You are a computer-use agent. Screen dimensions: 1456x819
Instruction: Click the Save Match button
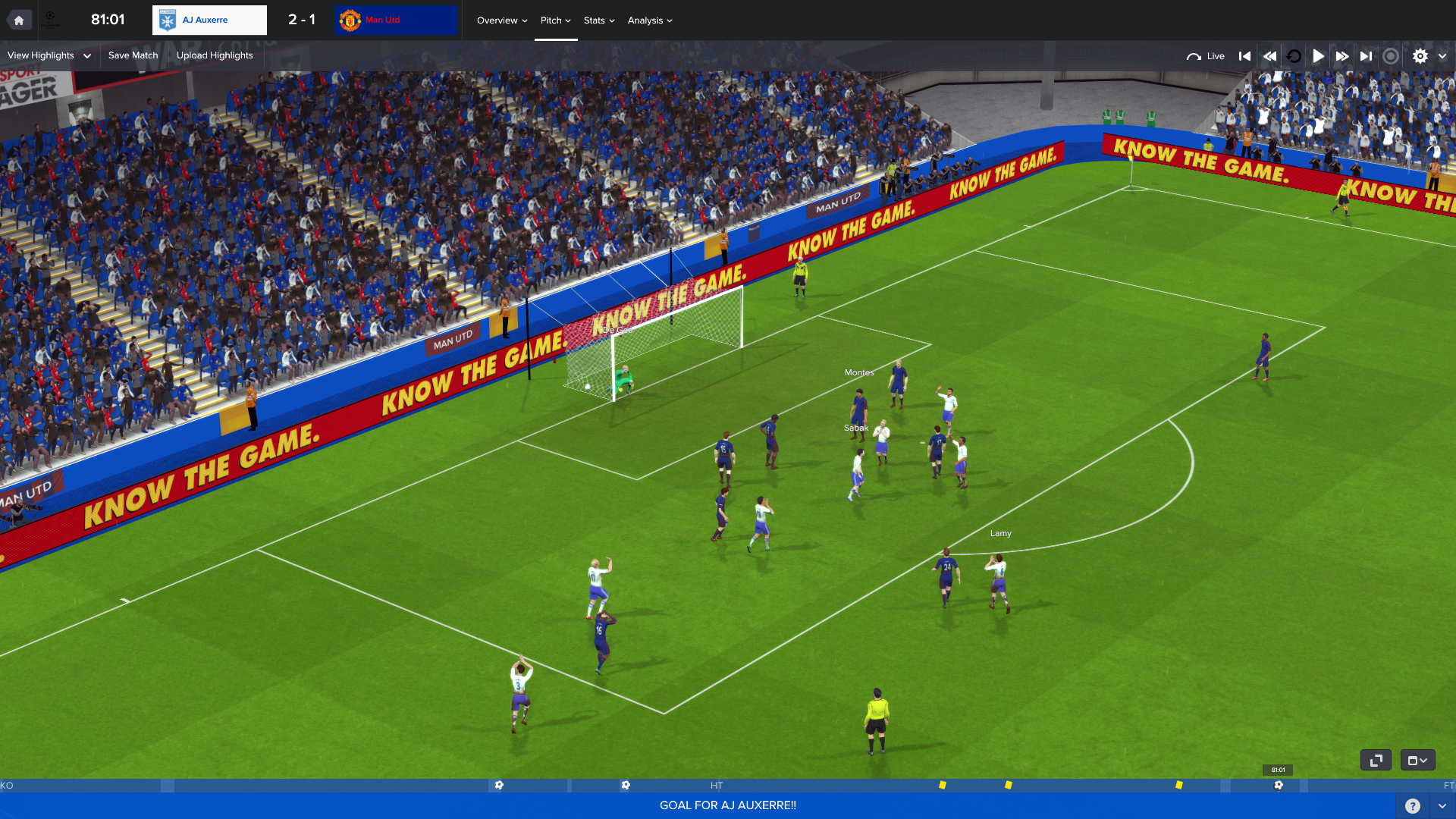[133, 55]
